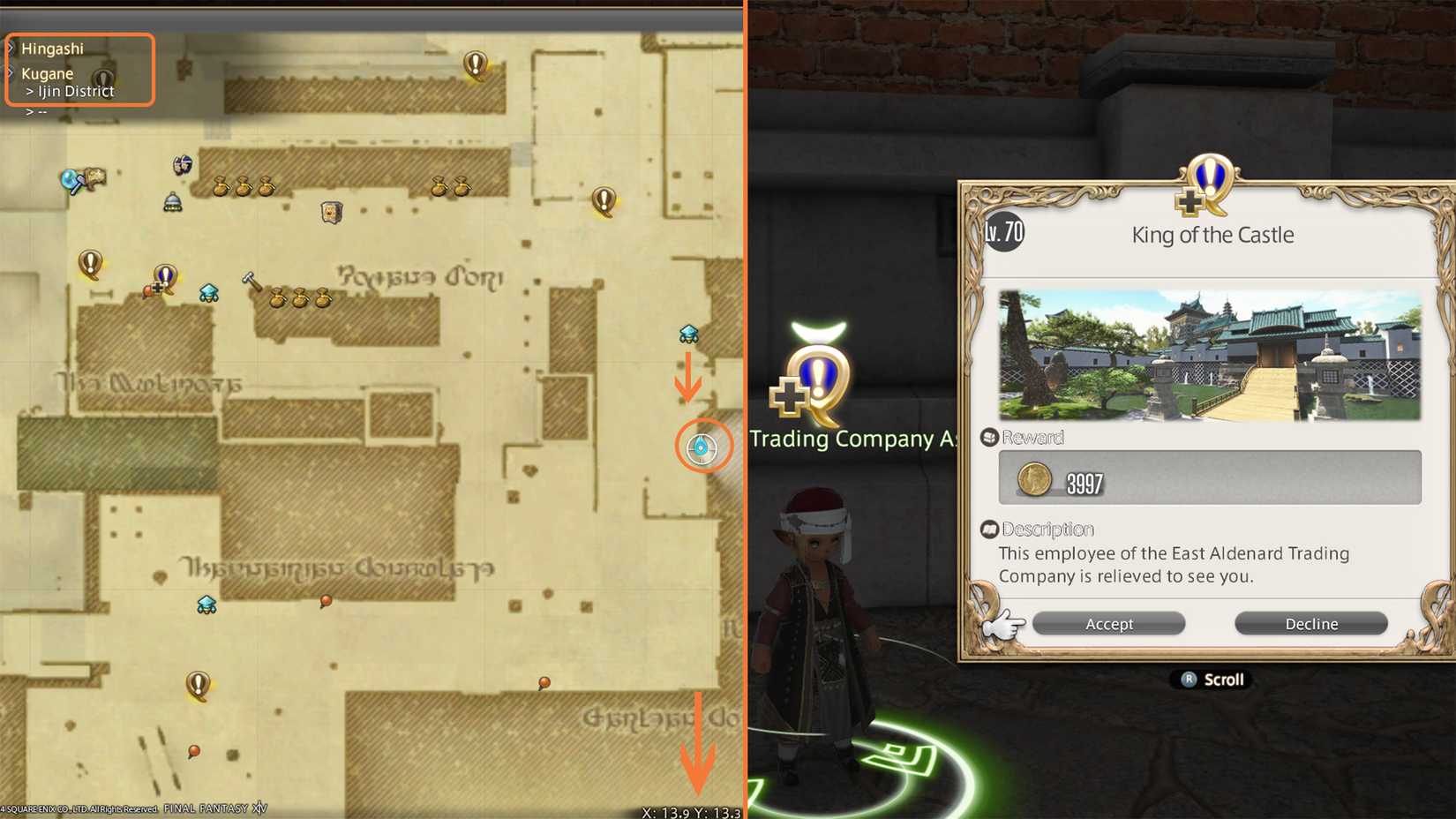Select the blue crystal shard icon top-left of map

click(x=69, y=177)
